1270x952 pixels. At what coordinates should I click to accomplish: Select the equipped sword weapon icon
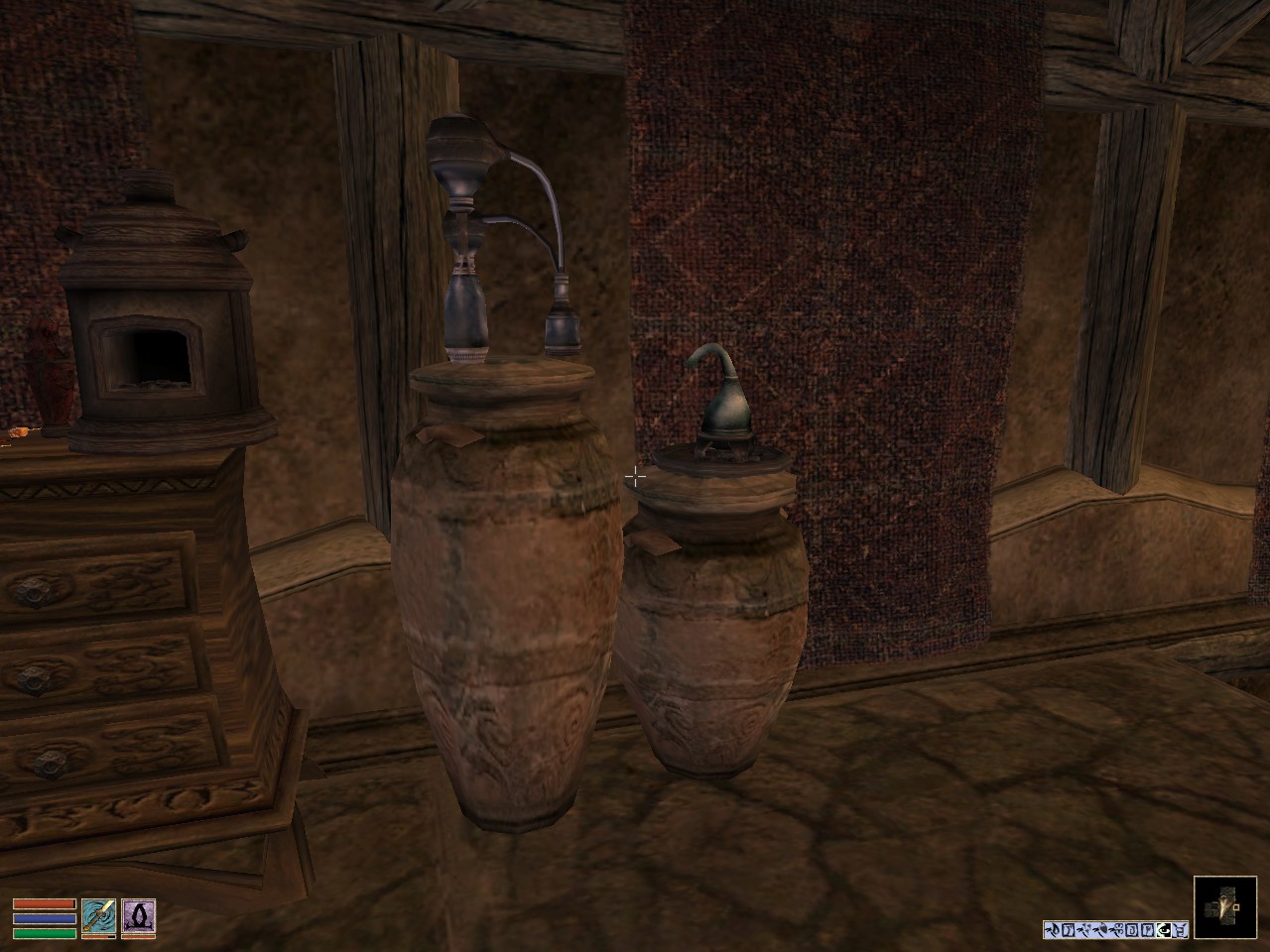[99, 916]
